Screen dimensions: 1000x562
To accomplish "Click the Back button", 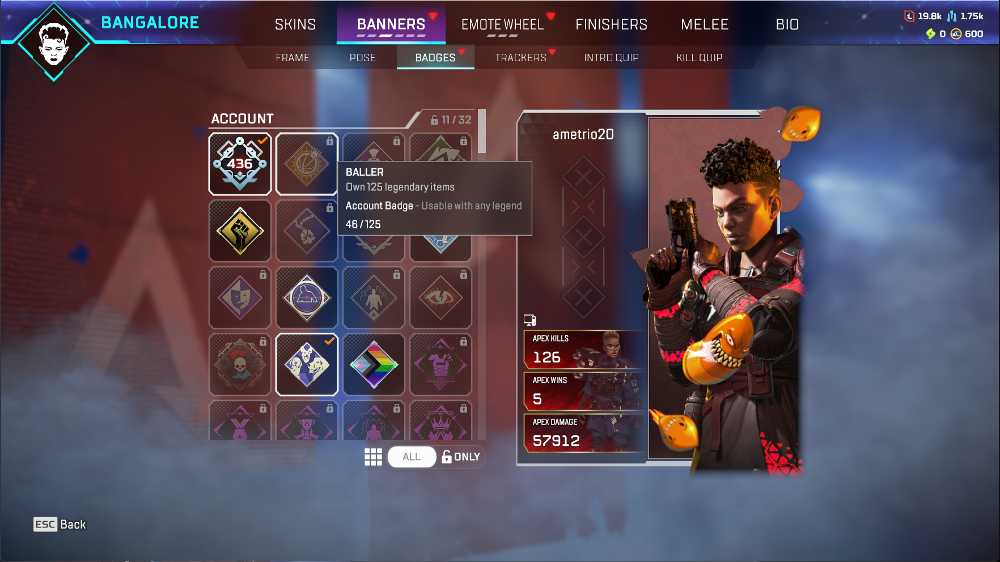I will pos(60,524).
